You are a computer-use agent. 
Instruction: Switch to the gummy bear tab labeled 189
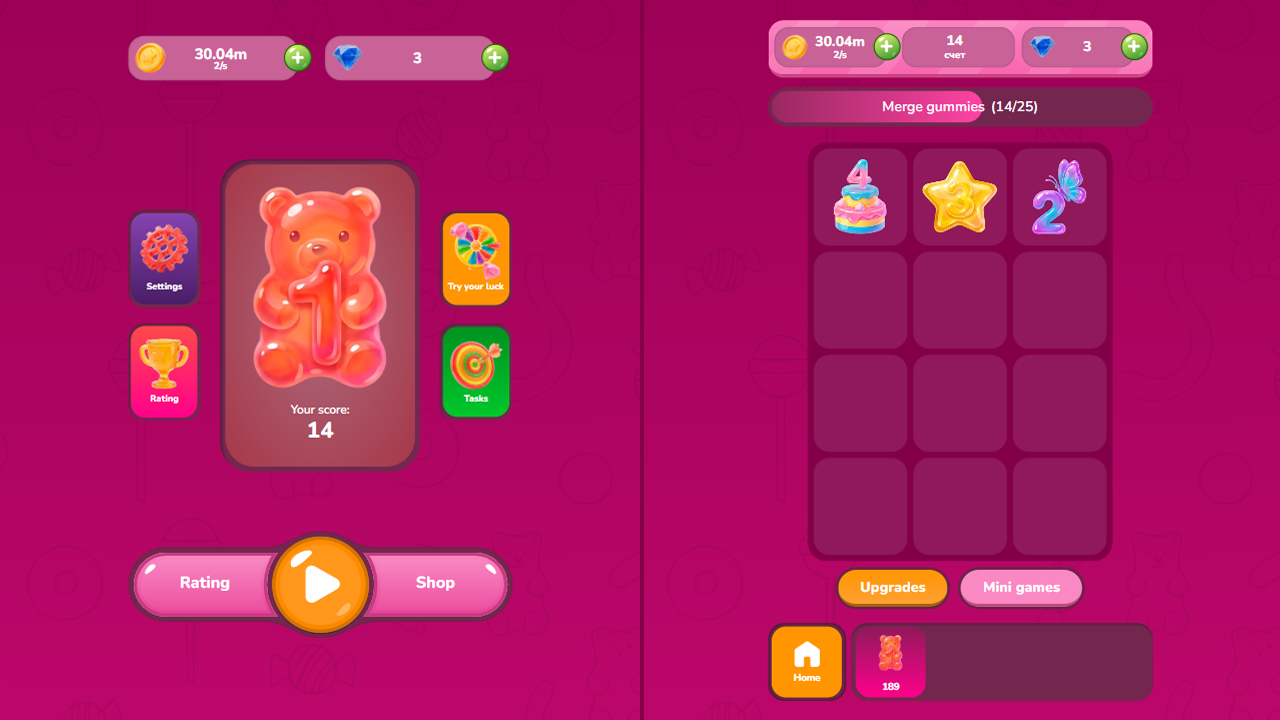[890, 662]
